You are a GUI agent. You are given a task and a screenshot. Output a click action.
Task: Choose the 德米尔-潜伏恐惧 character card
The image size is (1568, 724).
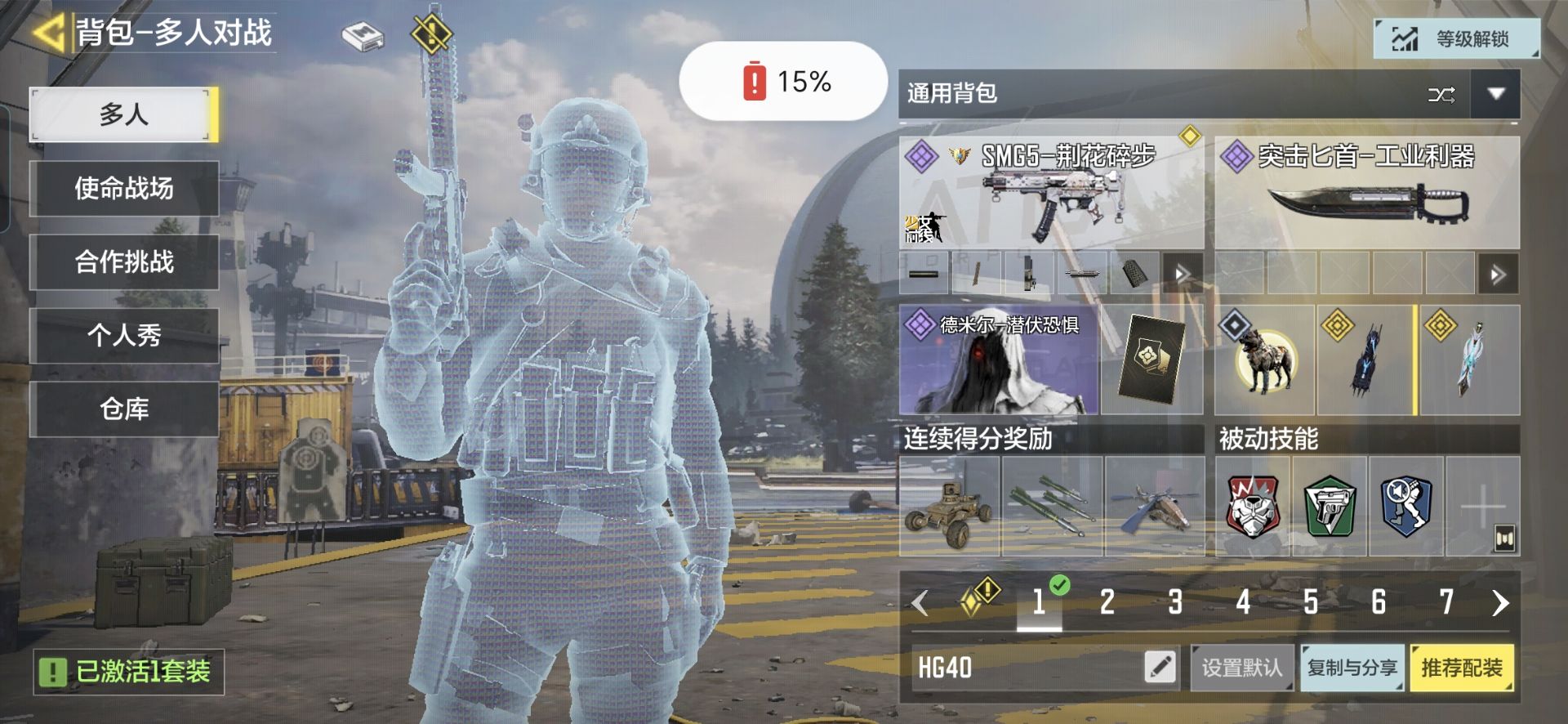point(998,360)
